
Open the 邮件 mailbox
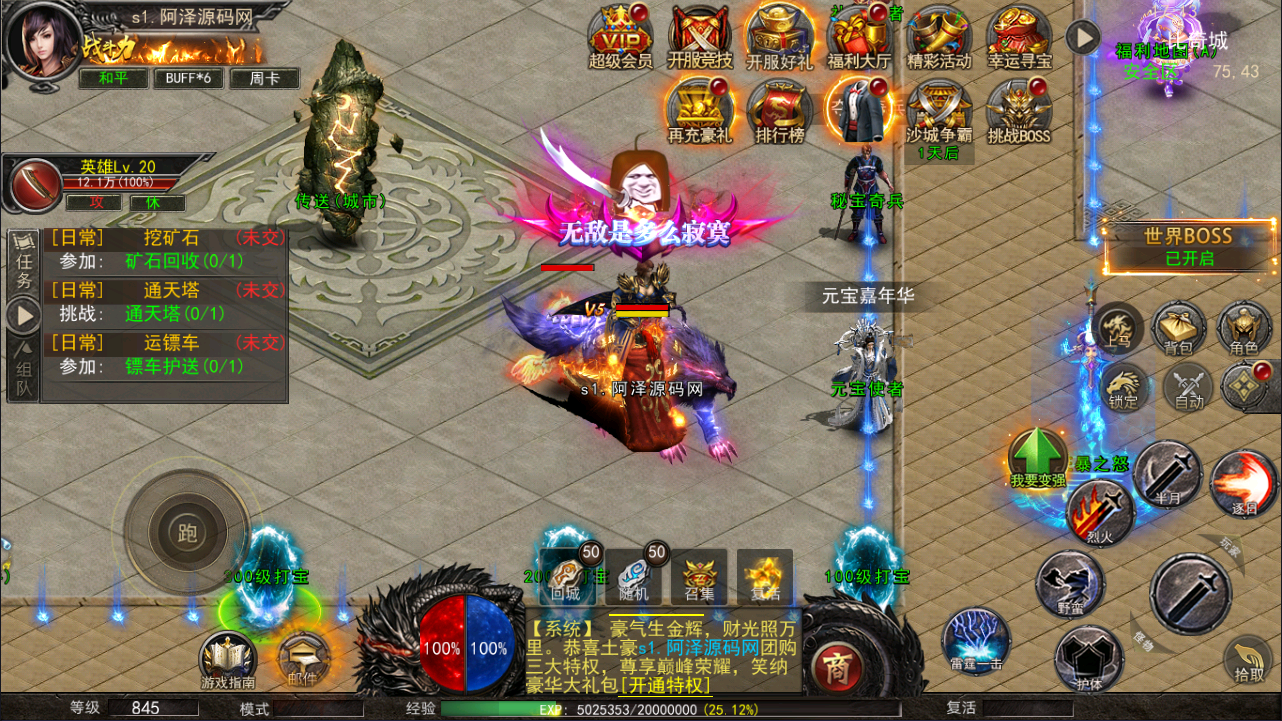coord(299,659)
